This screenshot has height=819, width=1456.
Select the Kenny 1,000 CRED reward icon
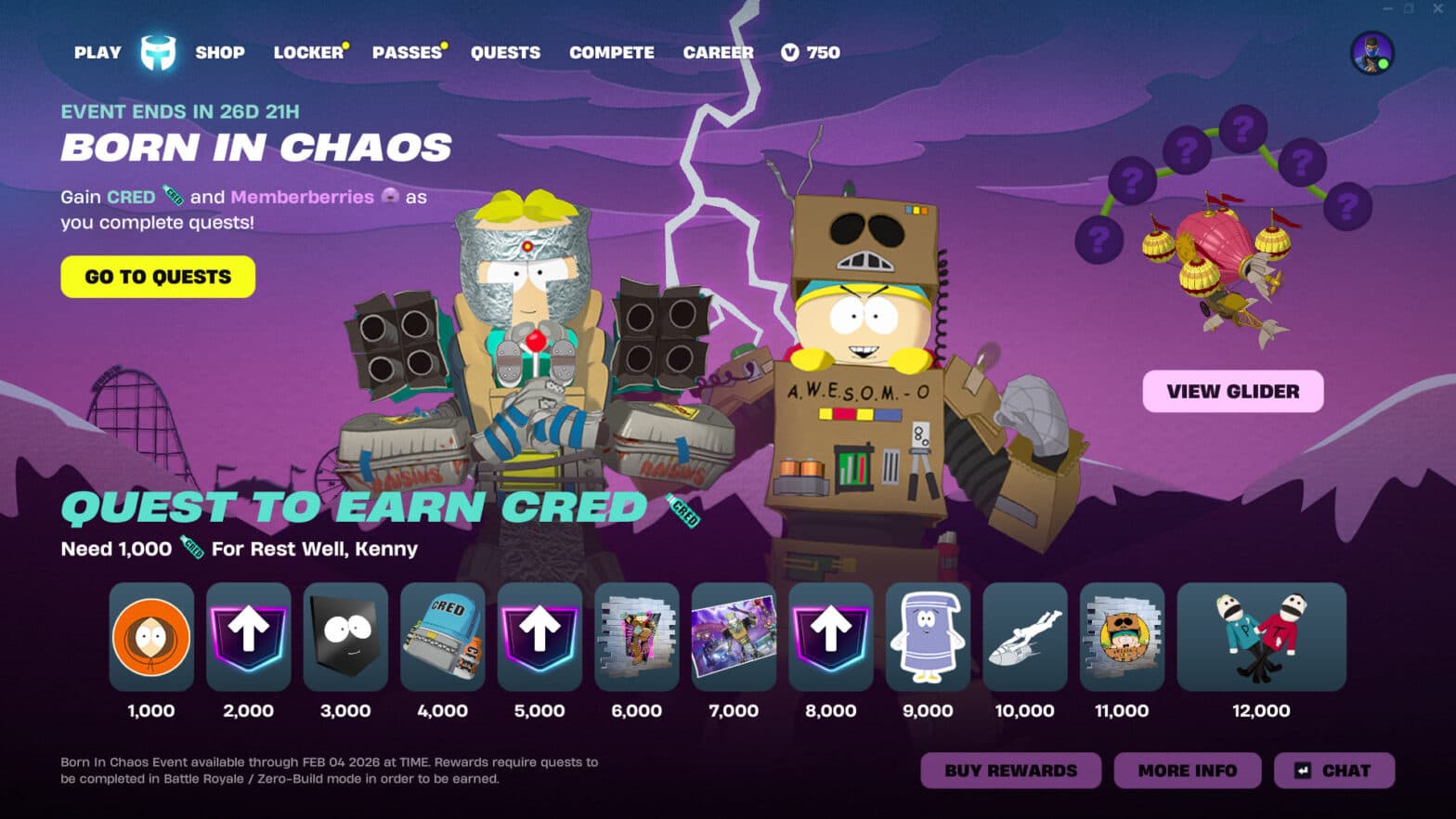coord(150,638)
